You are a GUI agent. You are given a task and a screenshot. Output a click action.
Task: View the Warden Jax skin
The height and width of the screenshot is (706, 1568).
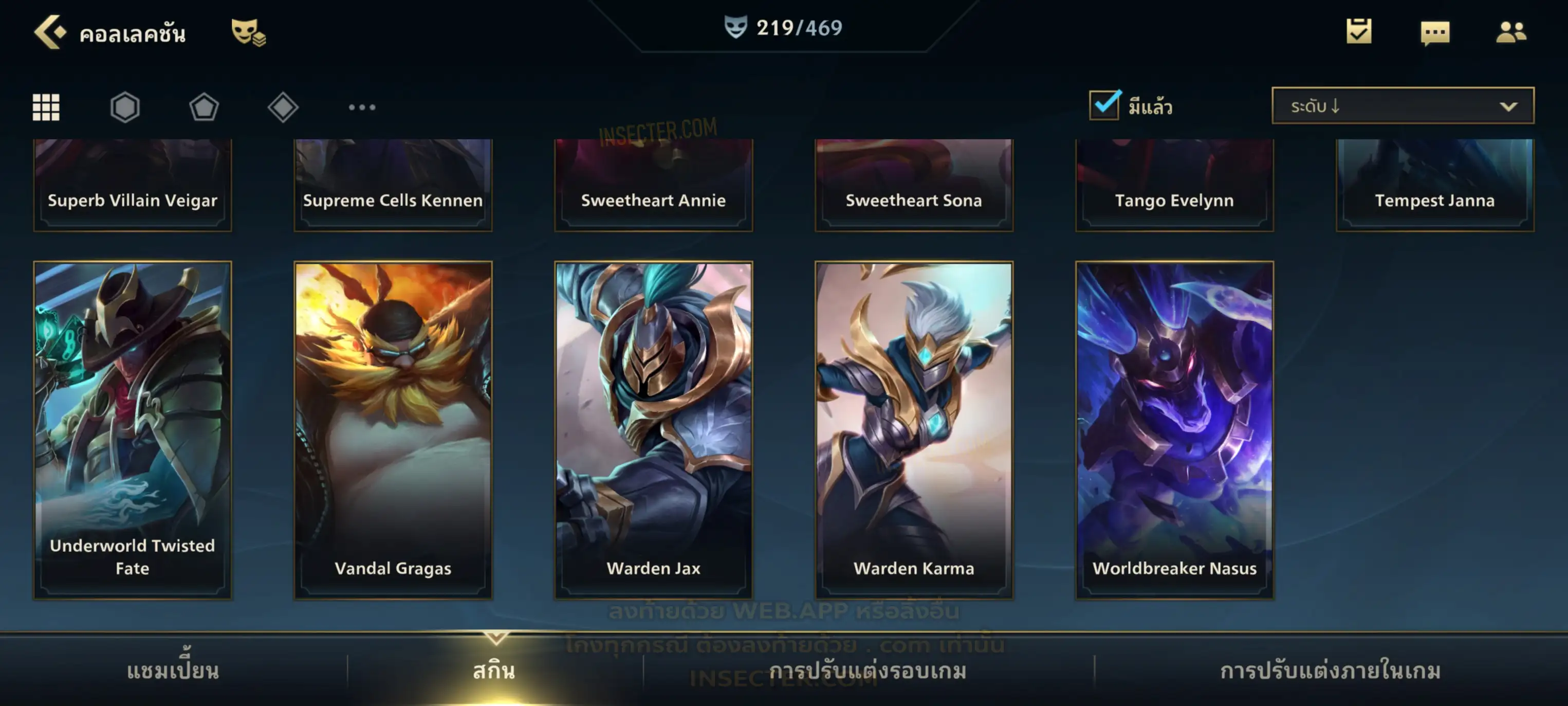(653, 429)
